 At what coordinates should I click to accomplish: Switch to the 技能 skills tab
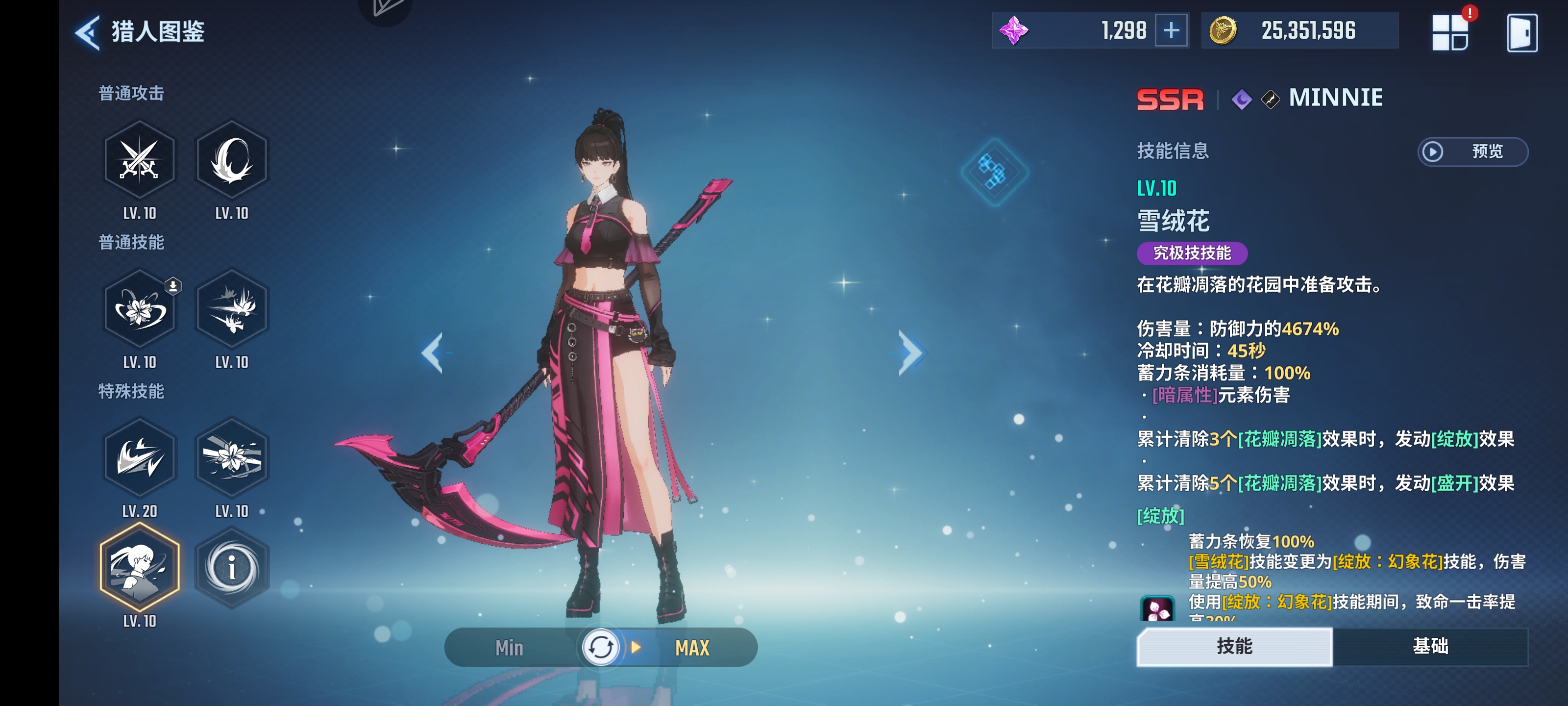[1234, 646]
